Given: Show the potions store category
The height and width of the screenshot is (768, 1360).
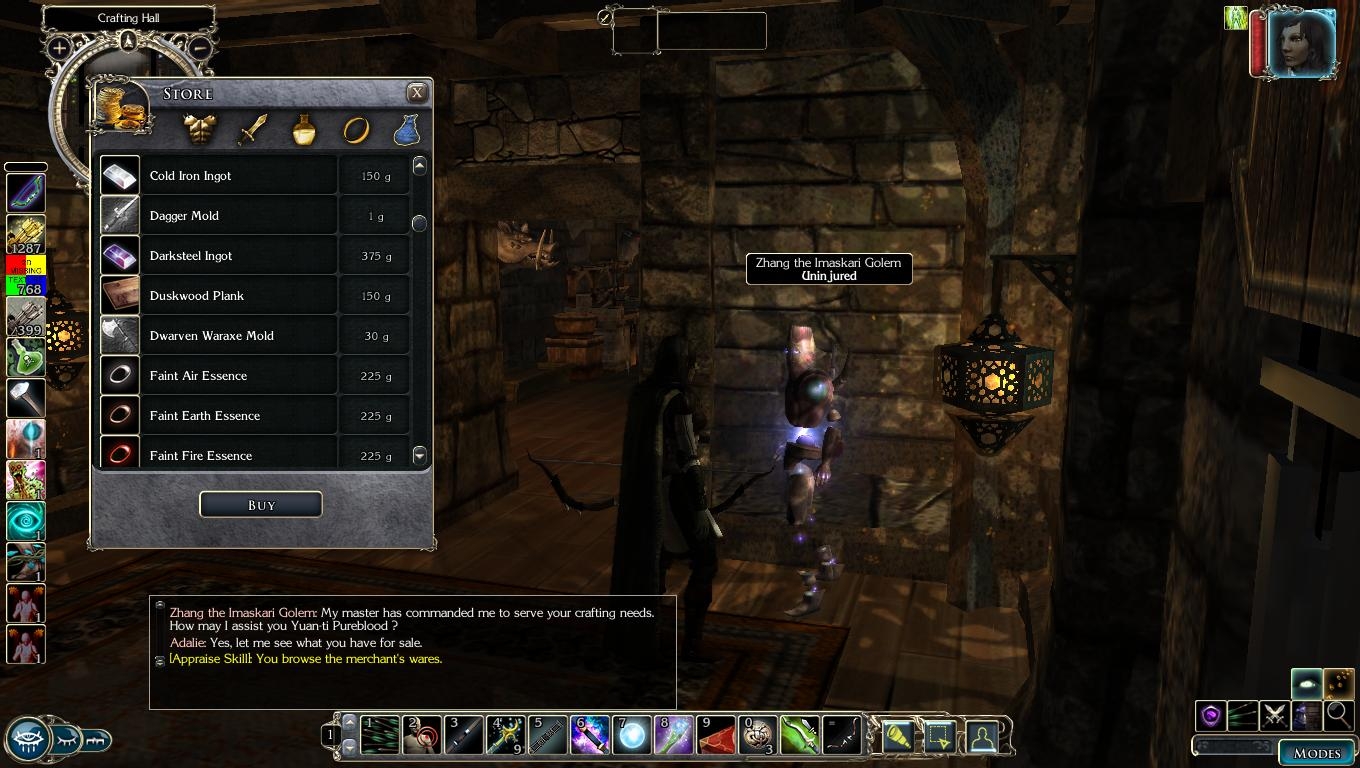Looking at the screenshot, I should pos(304,129).
